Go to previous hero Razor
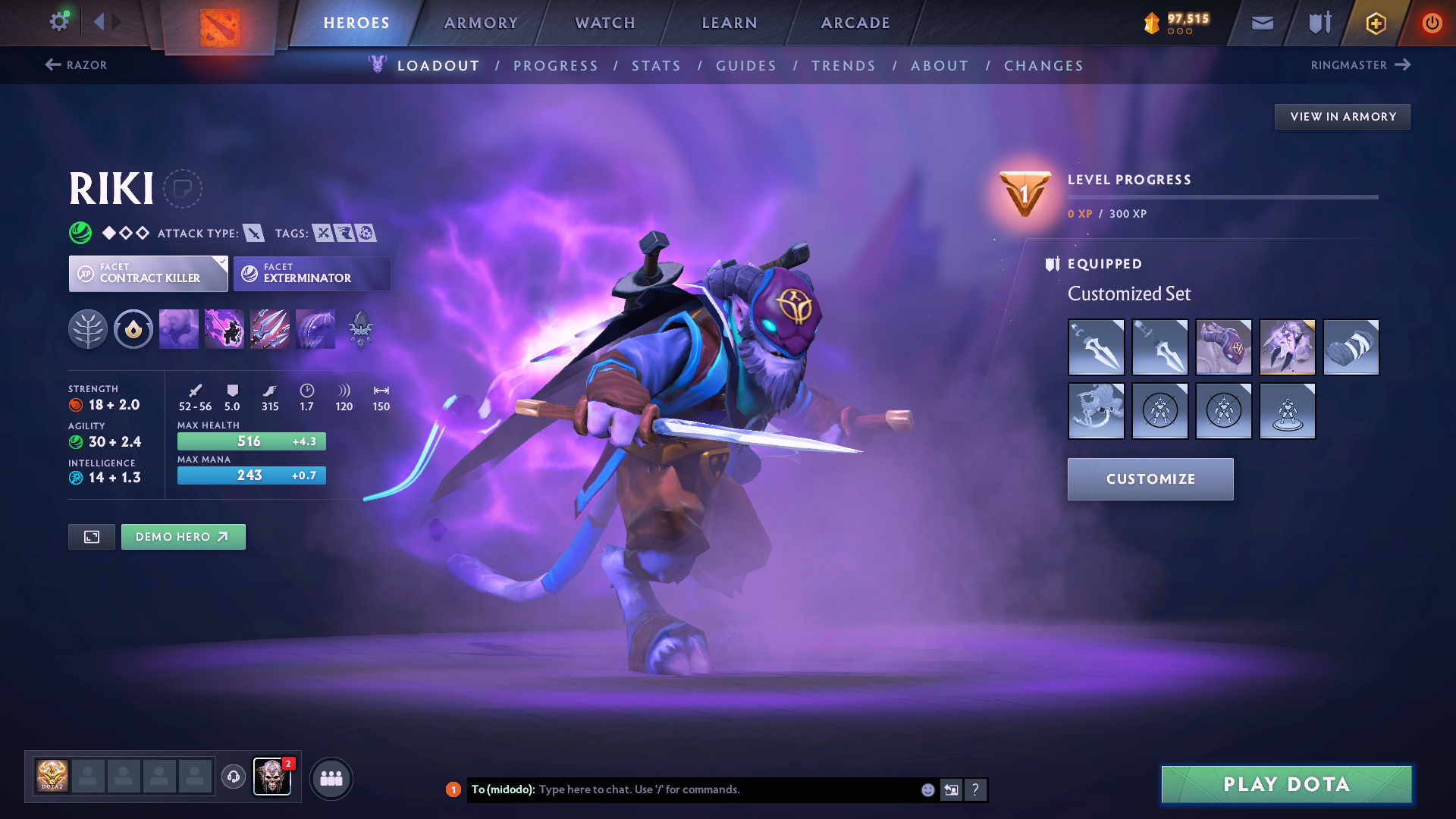 77,65
